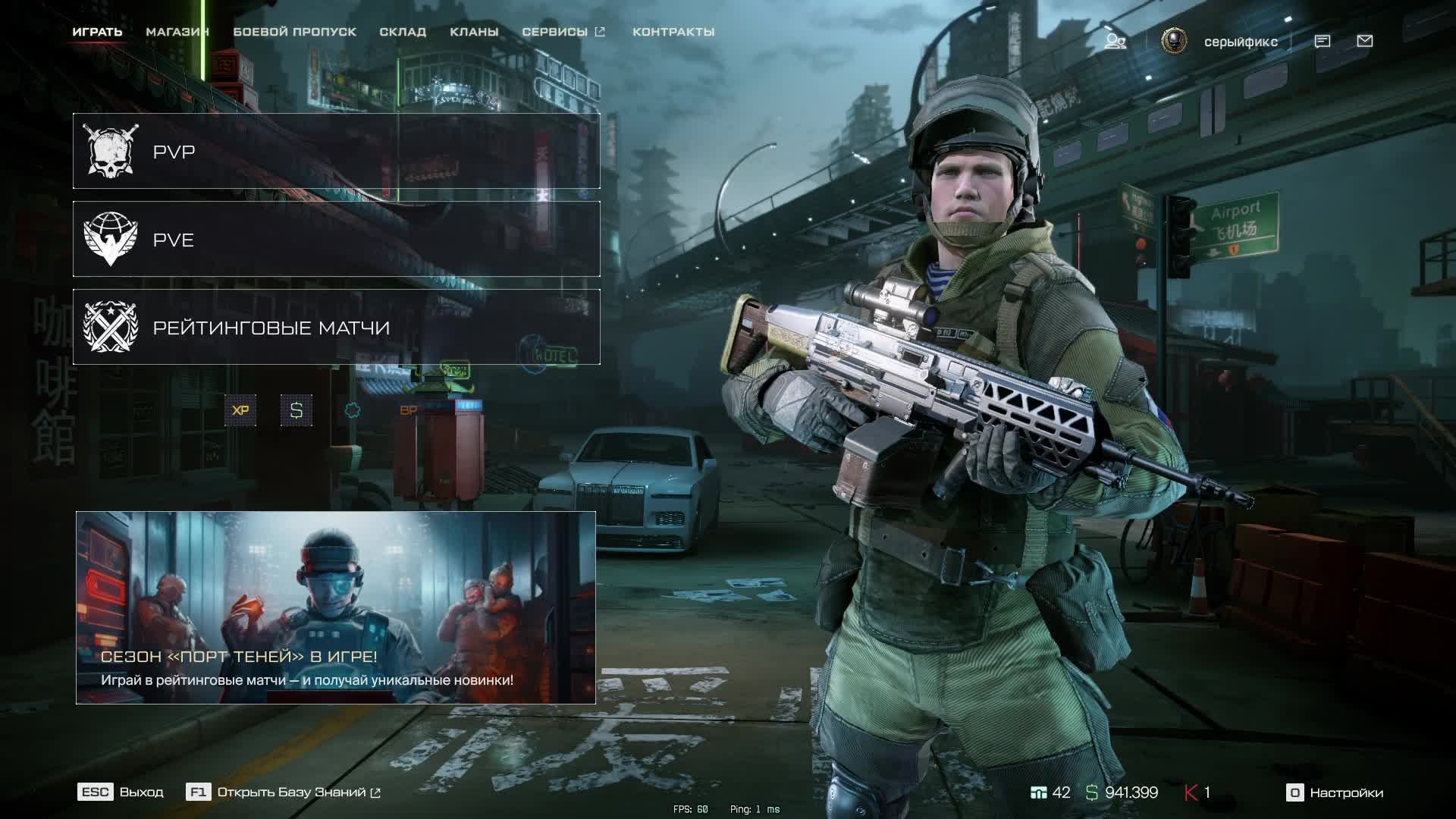Open the «Порт теней» season banner

pos(336,607)
